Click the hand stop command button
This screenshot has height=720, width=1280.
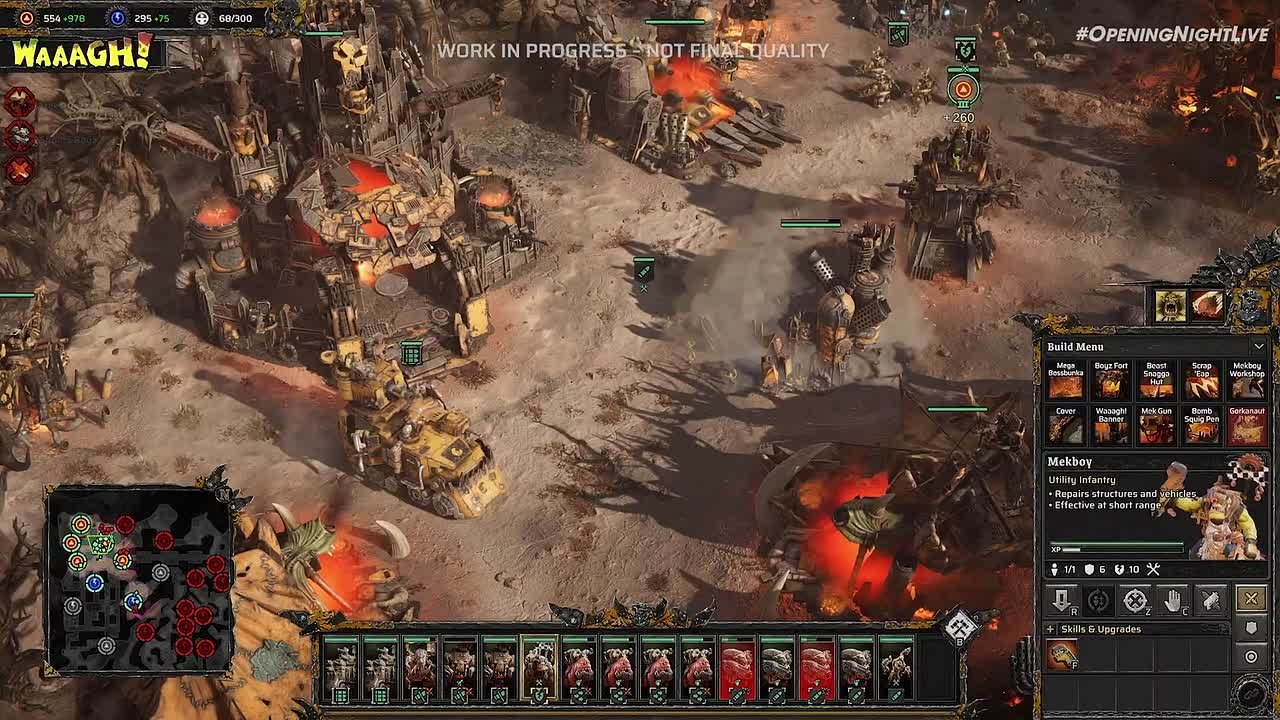[1173, 599]
